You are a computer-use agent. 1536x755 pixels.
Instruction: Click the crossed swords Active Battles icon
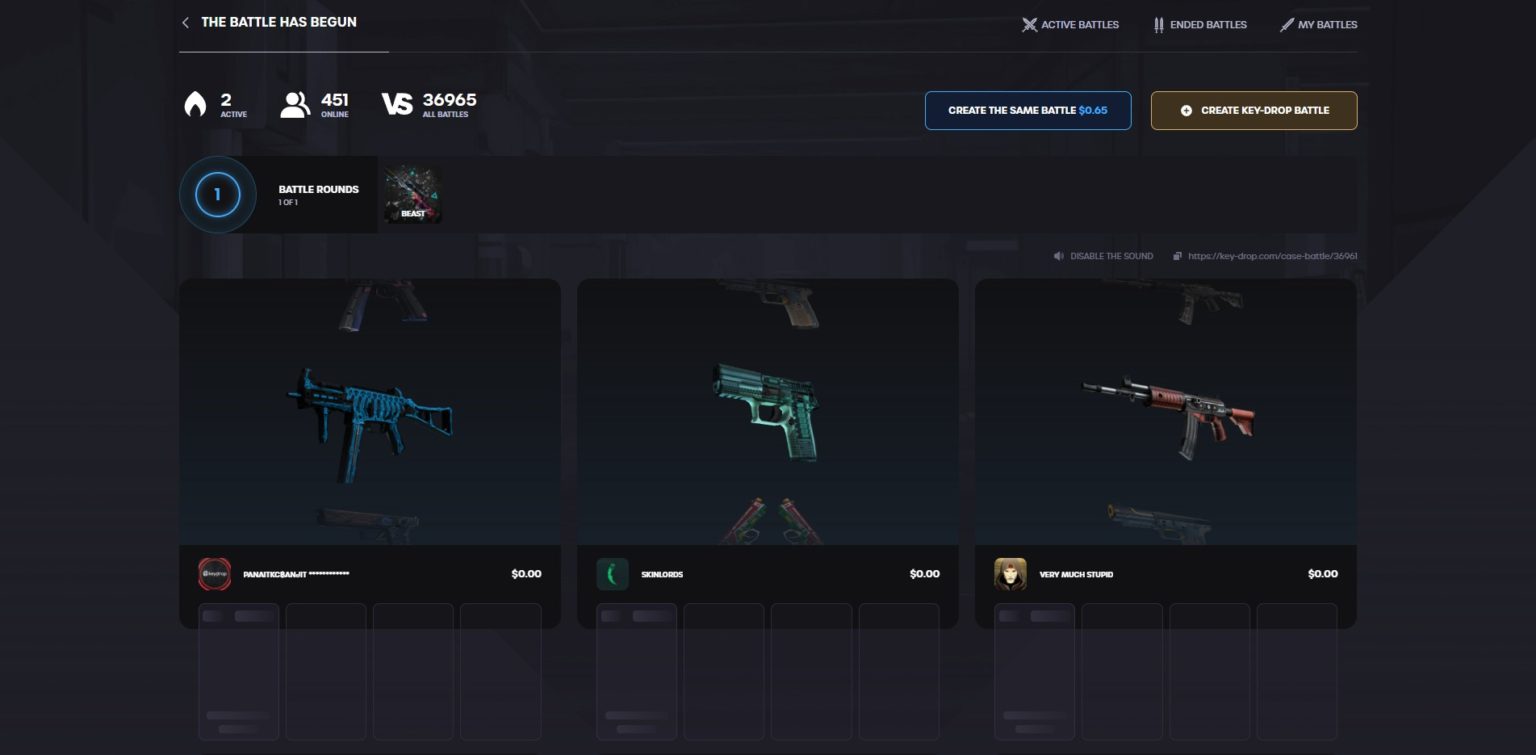point(1029,25)
